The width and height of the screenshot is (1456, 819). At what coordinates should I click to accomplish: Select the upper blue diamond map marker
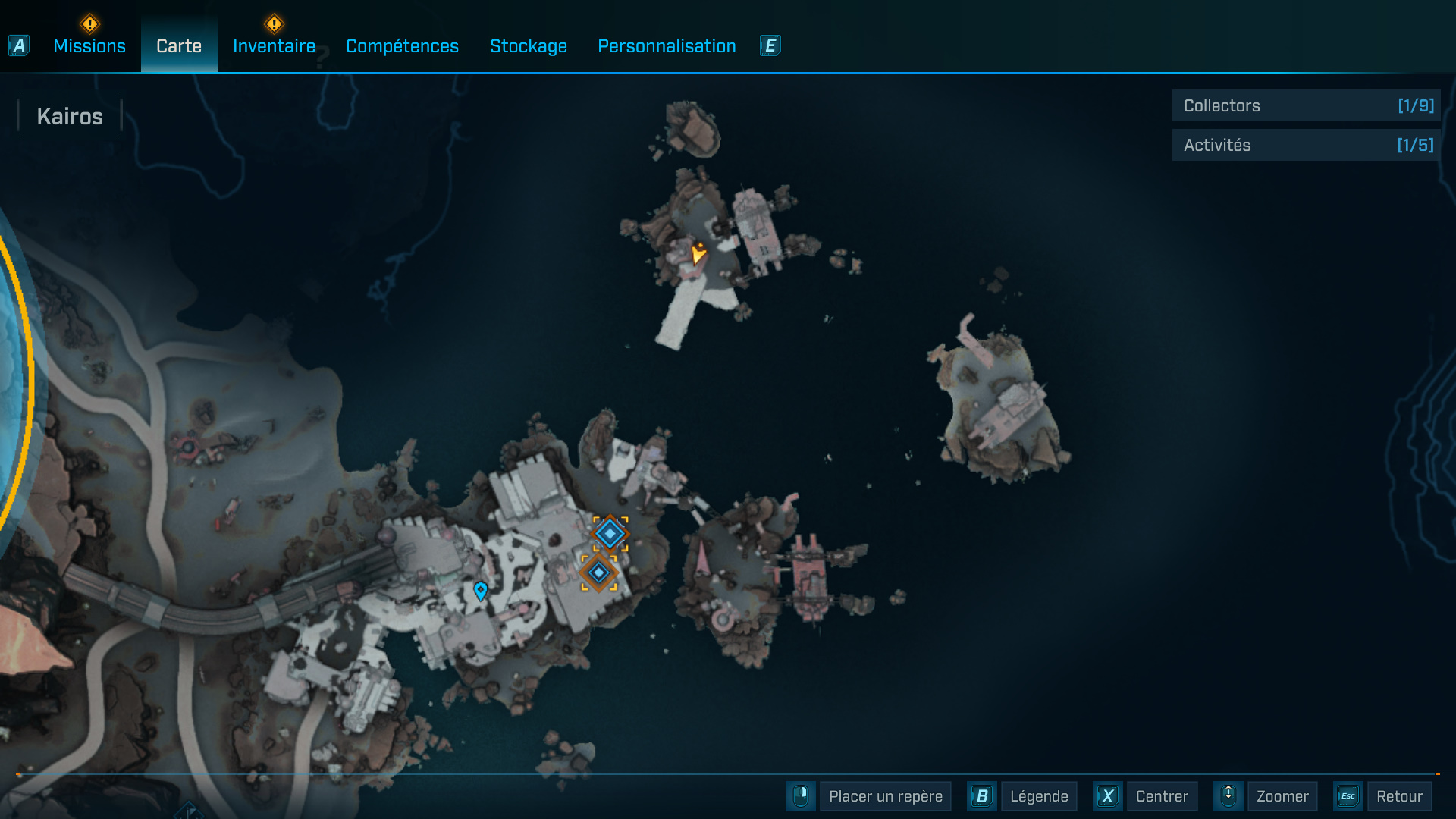point(610,534)
